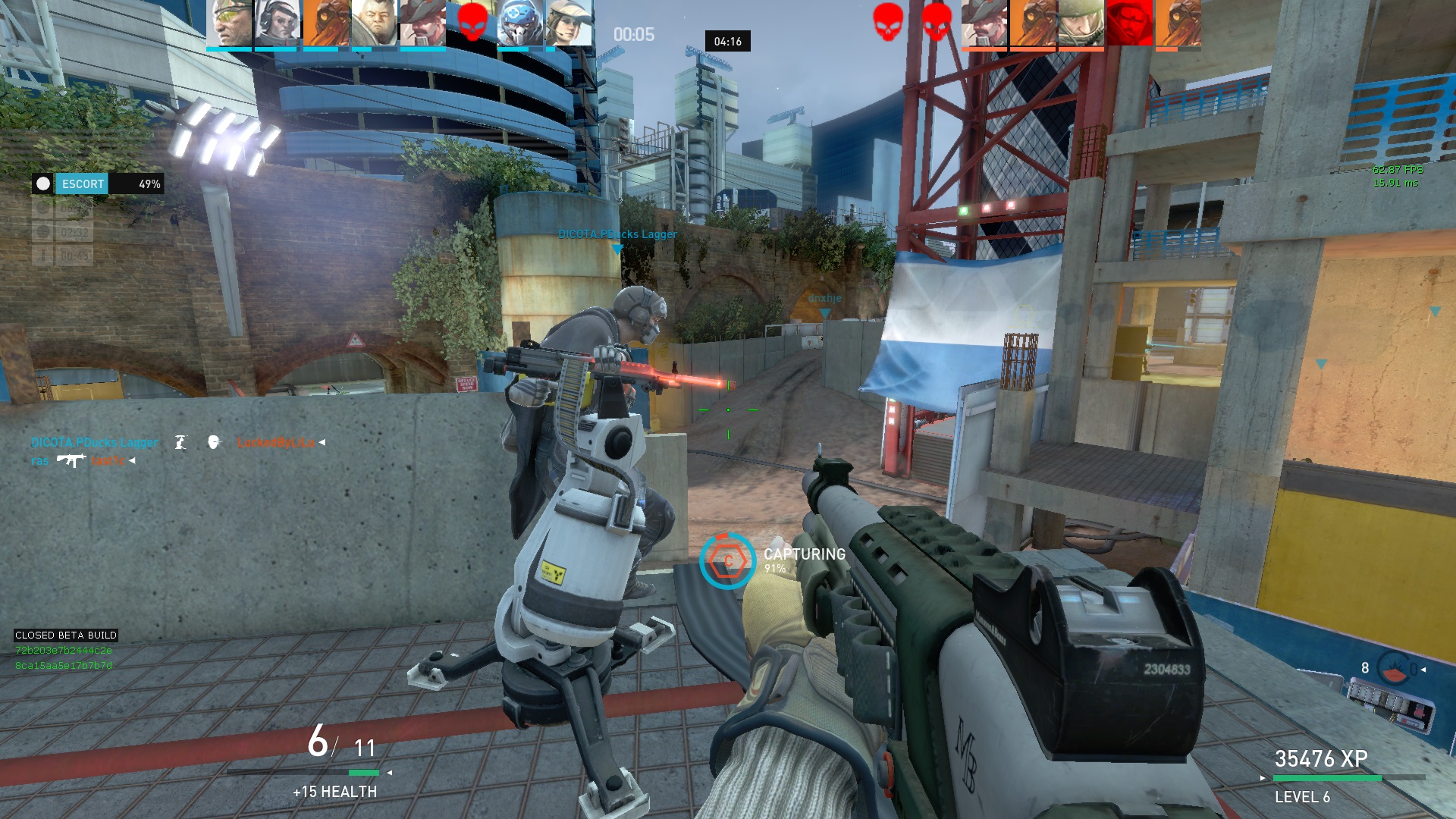Click the machine gun kill feed icon

pyautogui.click(x=71, y=460)
